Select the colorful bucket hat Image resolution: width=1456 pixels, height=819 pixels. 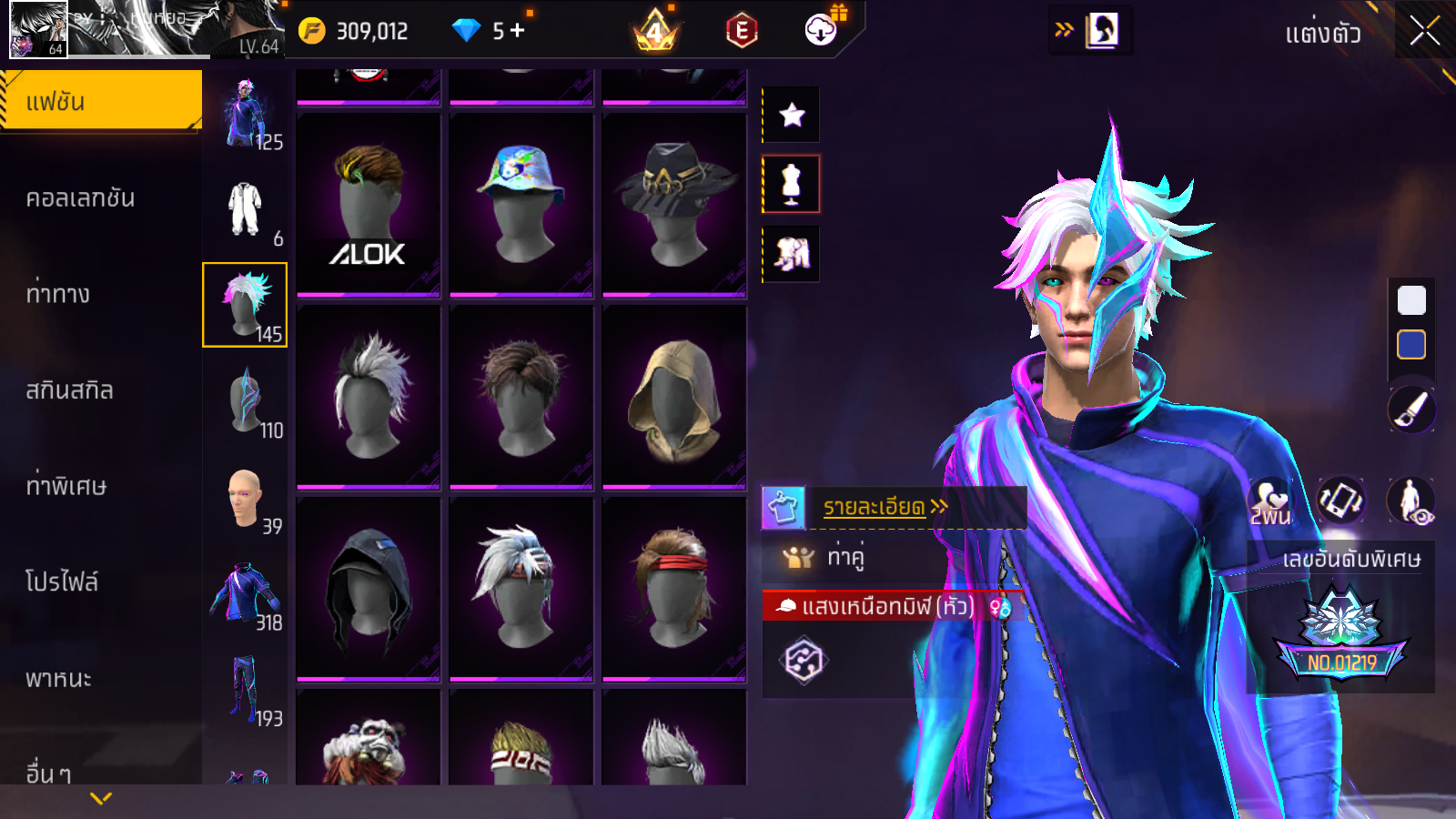coord(521,206)
